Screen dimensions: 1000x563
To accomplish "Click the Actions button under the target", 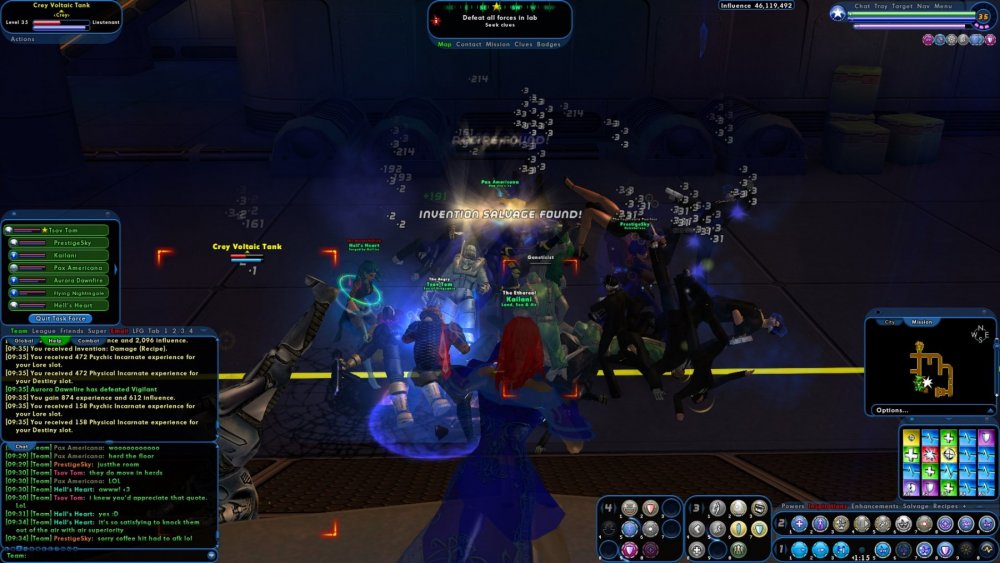I will tap(22, 39).
